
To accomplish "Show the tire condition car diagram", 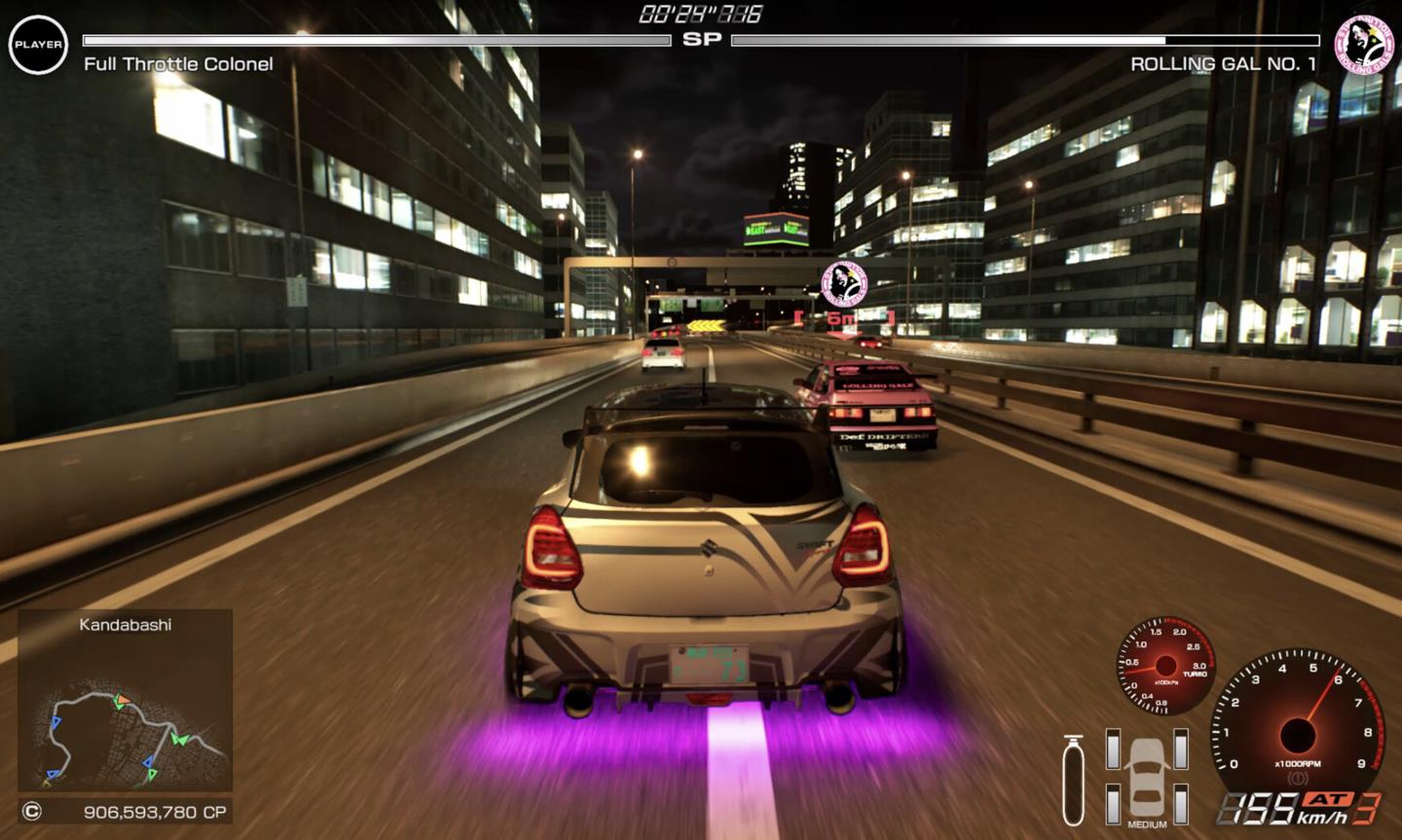I will coord(1147,775).
